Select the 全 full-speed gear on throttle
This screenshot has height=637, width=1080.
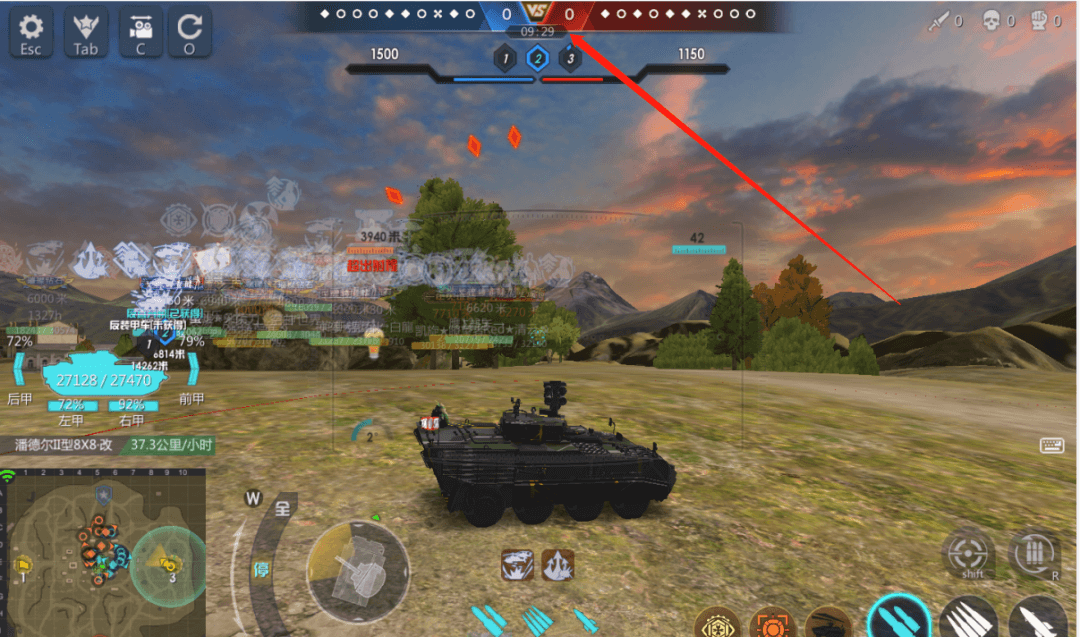(283, 508)
